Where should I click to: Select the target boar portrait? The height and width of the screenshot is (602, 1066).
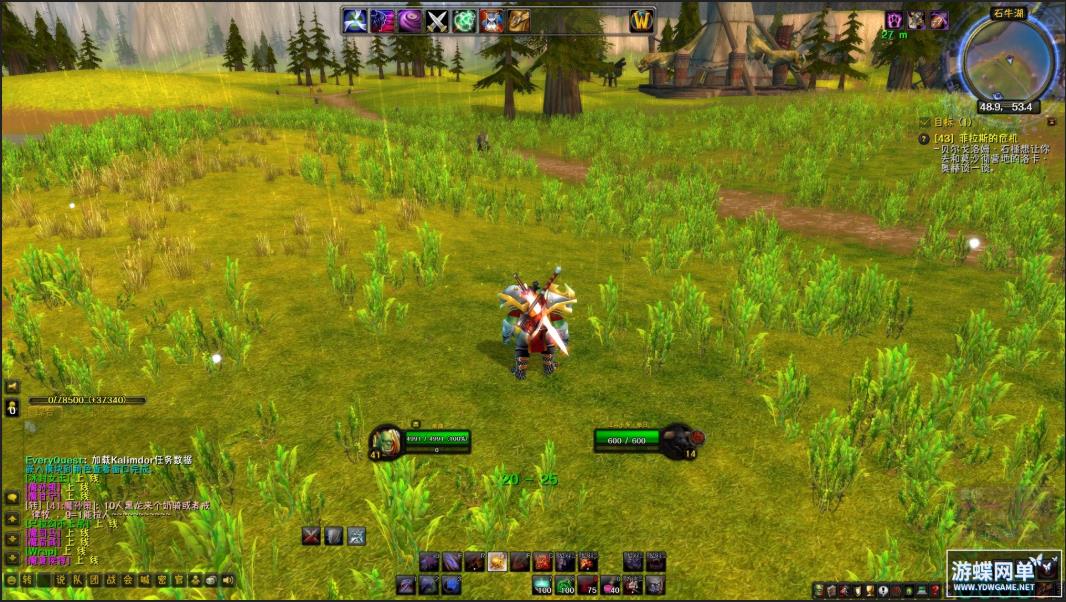pyautogui.click(x=677, y=439)
